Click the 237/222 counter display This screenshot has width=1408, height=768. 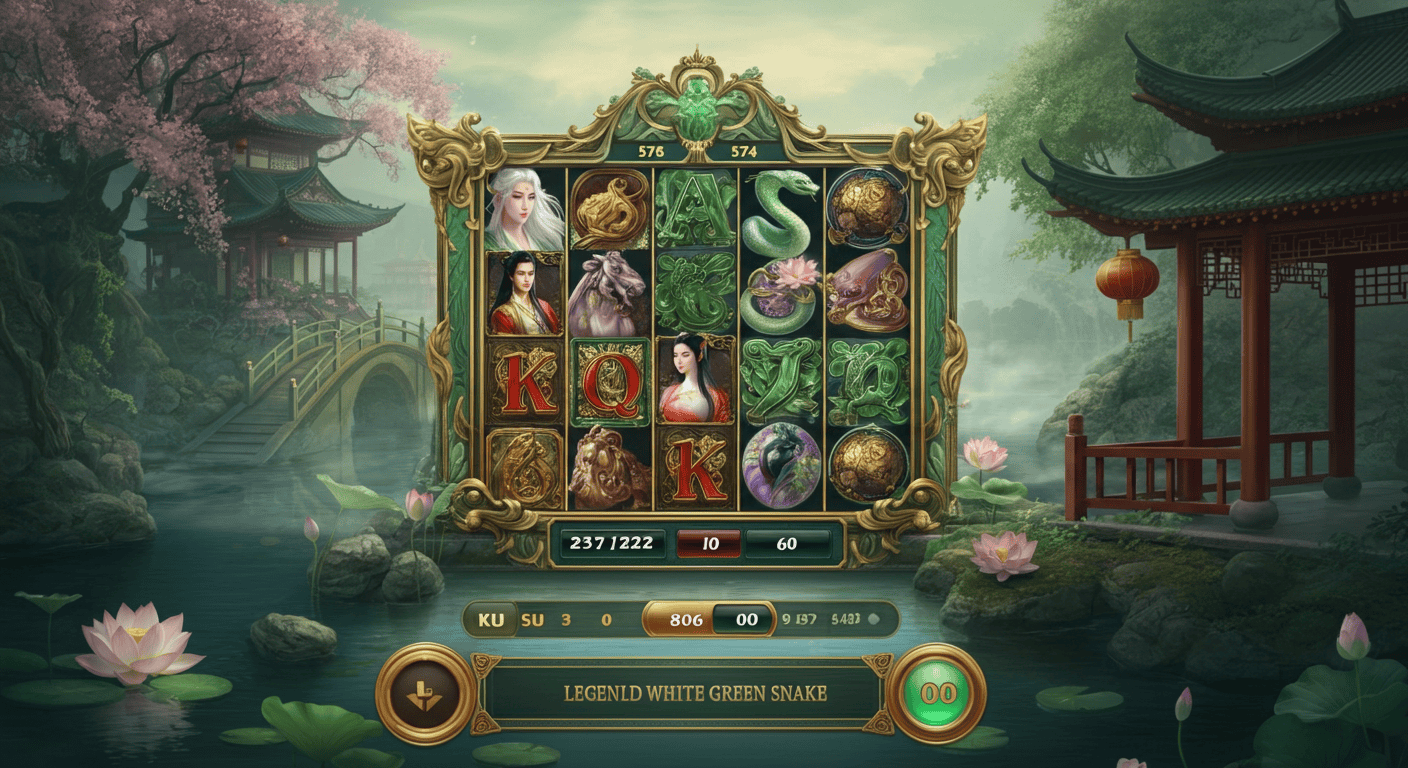(x=612, y=543)
